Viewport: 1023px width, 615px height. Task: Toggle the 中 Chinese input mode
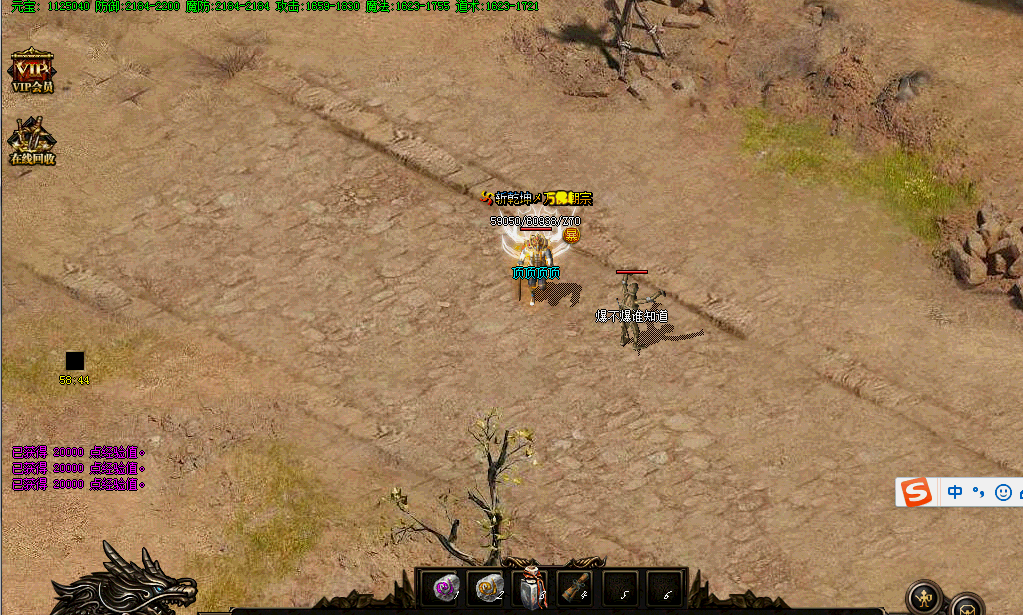955,492
